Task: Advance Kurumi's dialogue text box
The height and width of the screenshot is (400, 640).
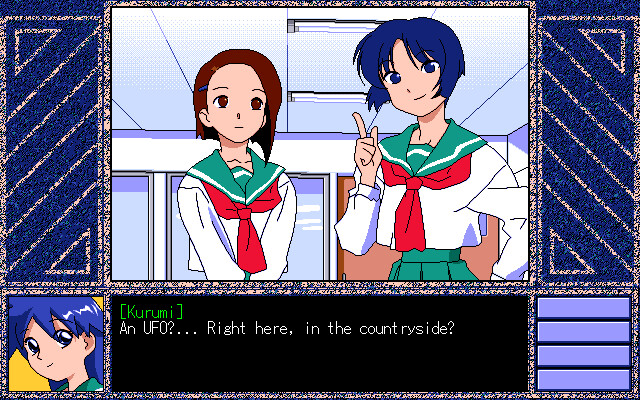Action: coord(318,343)
